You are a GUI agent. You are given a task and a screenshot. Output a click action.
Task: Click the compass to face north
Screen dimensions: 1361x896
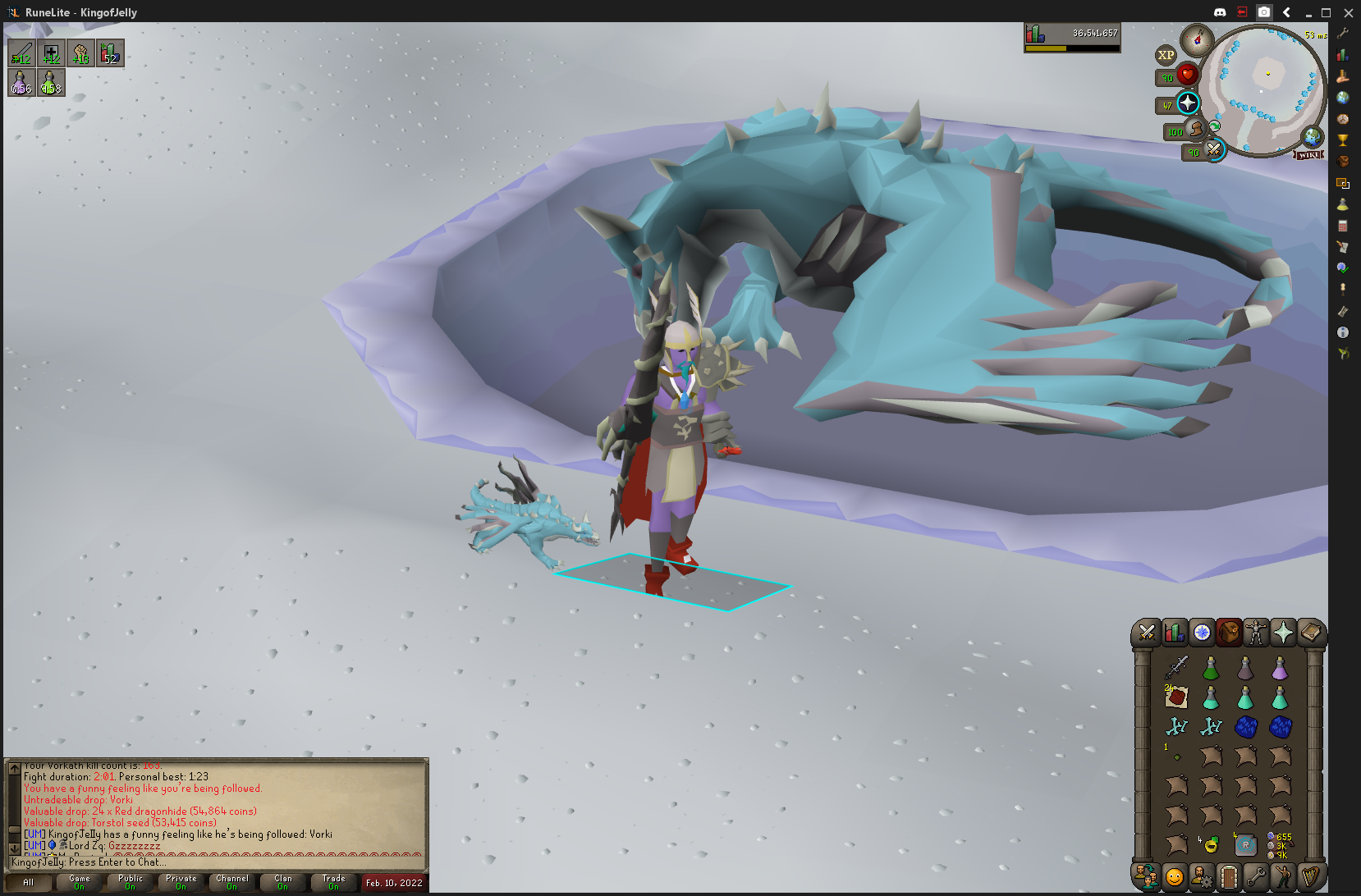tap(1197, 39)
